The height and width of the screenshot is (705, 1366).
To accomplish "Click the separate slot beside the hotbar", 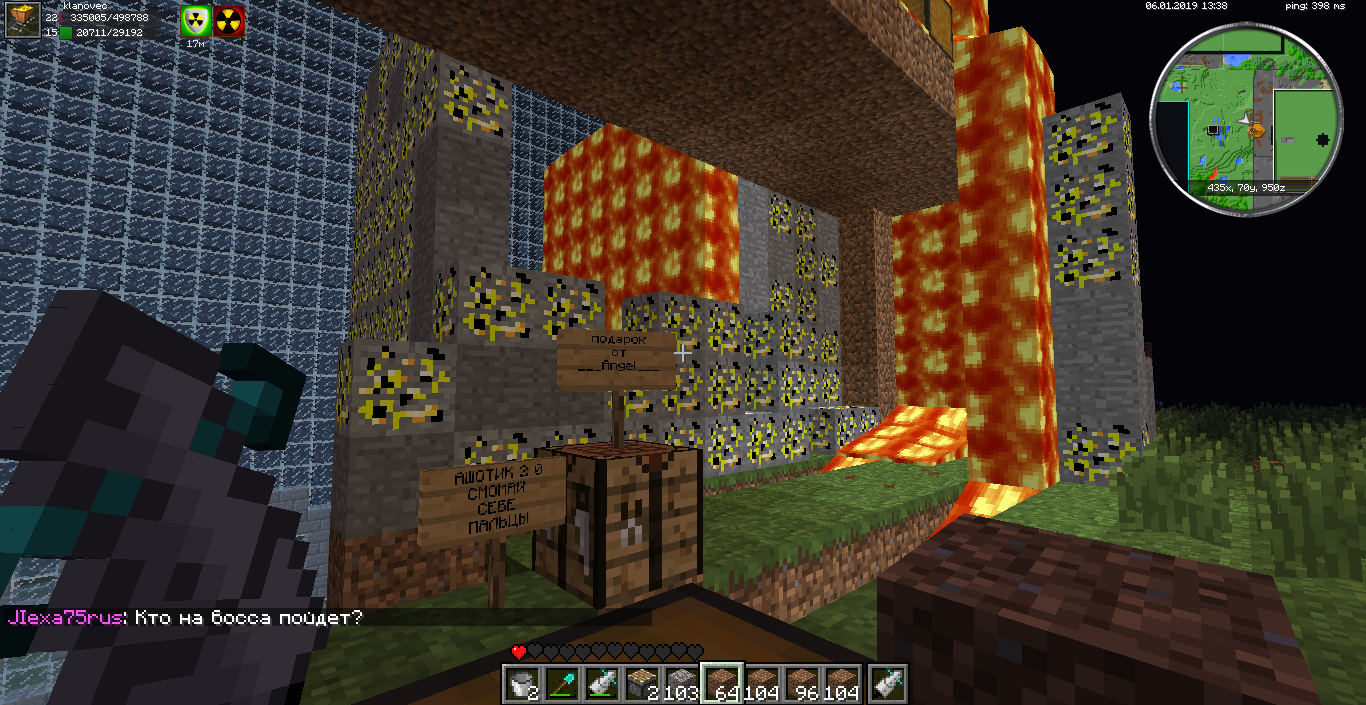I will tap(888, 682).
